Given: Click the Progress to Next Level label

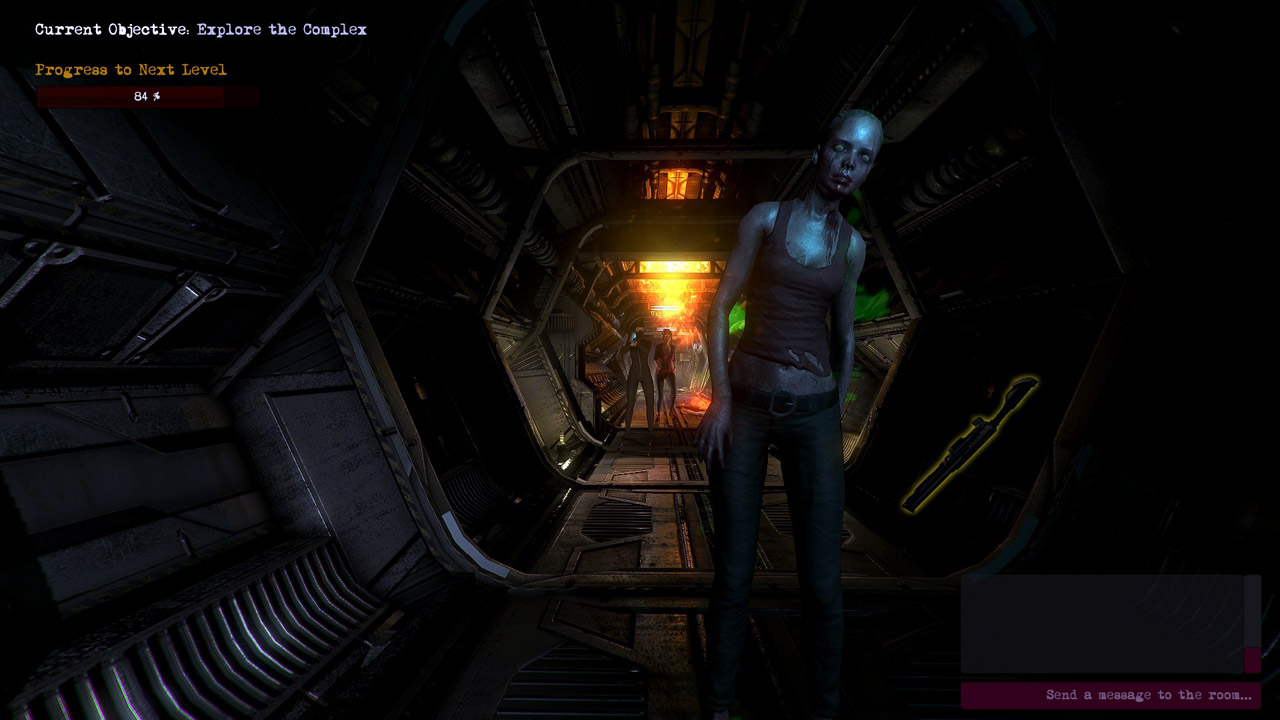Looking at the screenshot, I should (x=128, y=69).
